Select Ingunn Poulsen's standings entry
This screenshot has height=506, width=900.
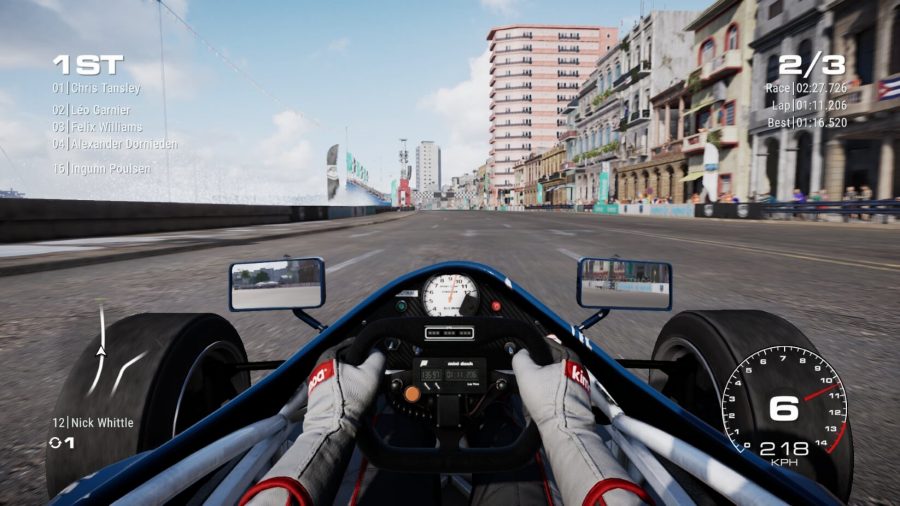(102, 169)
